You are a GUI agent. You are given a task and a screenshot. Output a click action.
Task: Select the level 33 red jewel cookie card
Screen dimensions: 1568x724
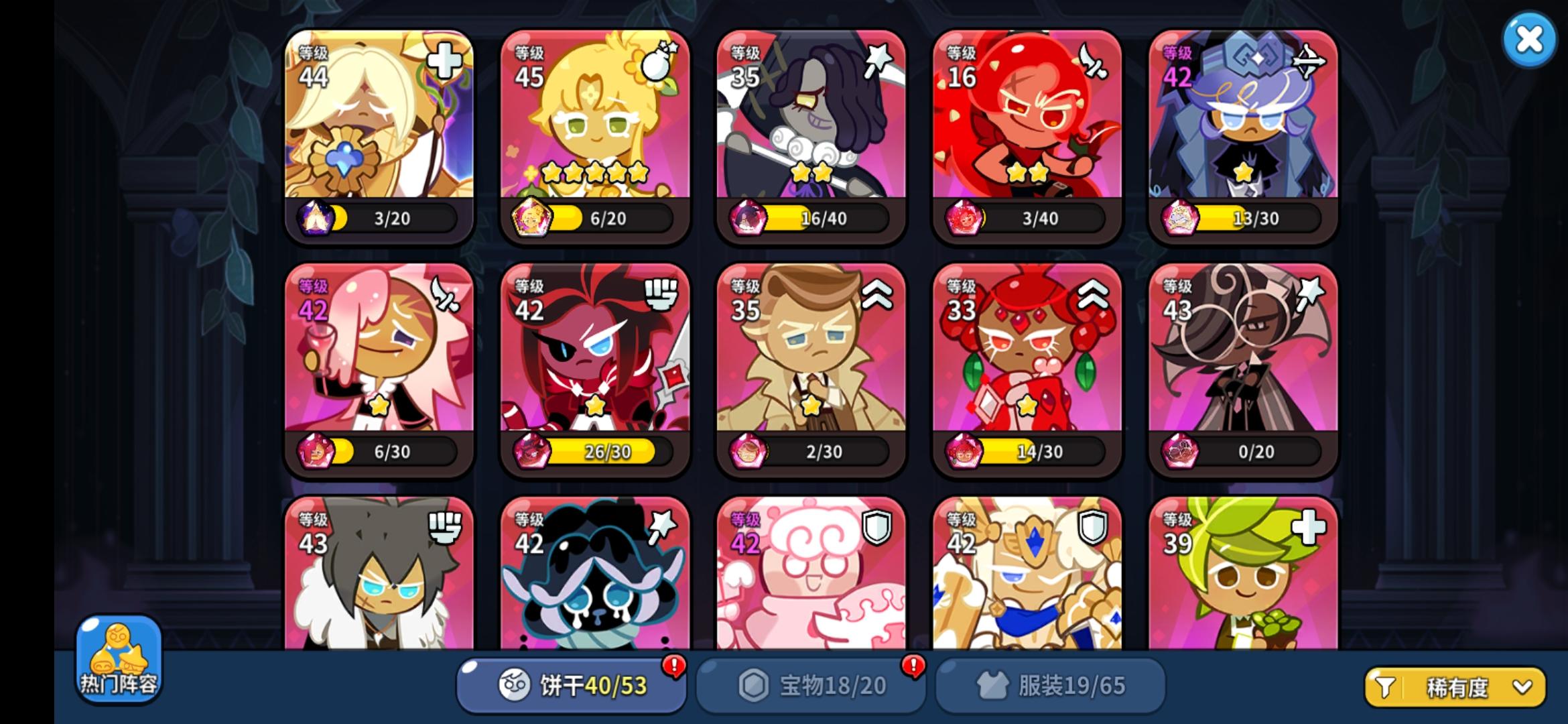1027,369
